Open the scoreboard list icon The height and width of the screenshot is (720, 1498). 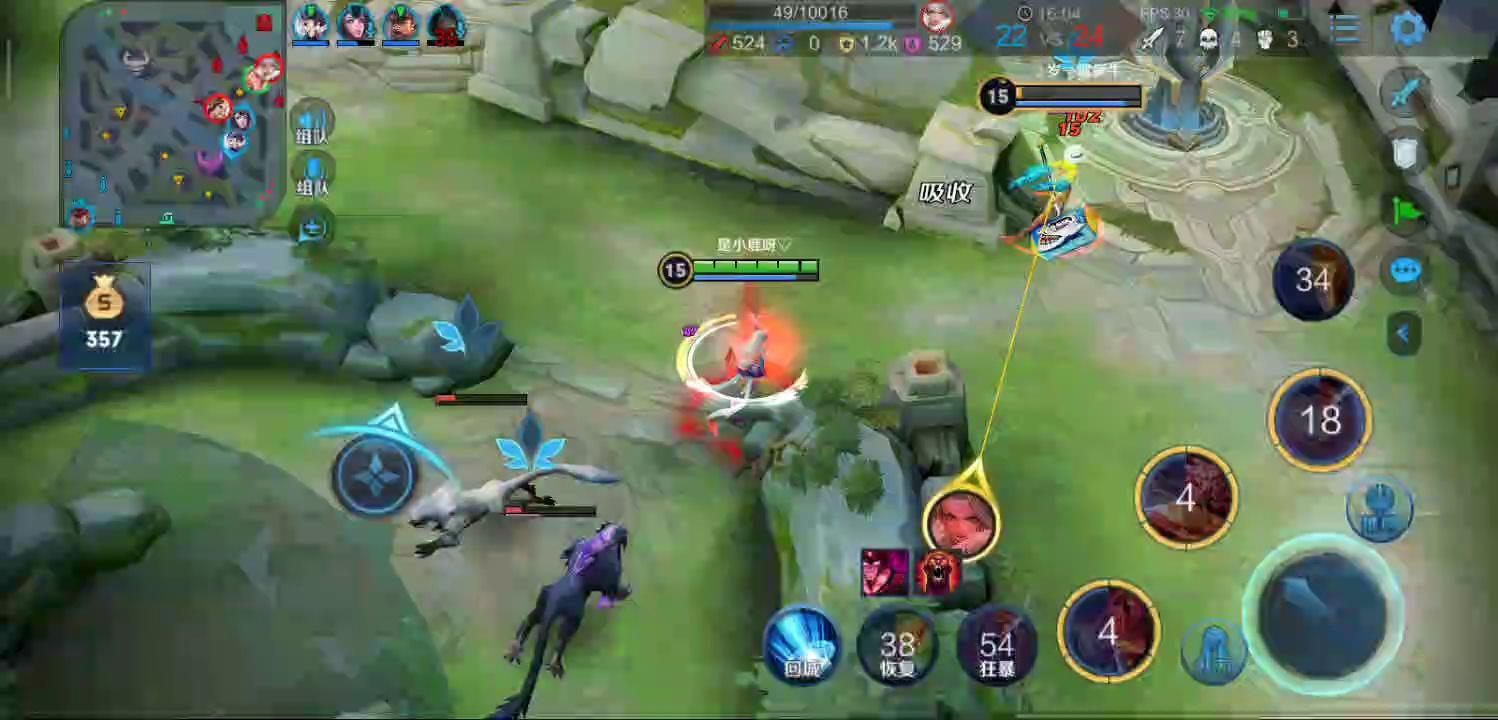pos(1345,29)
